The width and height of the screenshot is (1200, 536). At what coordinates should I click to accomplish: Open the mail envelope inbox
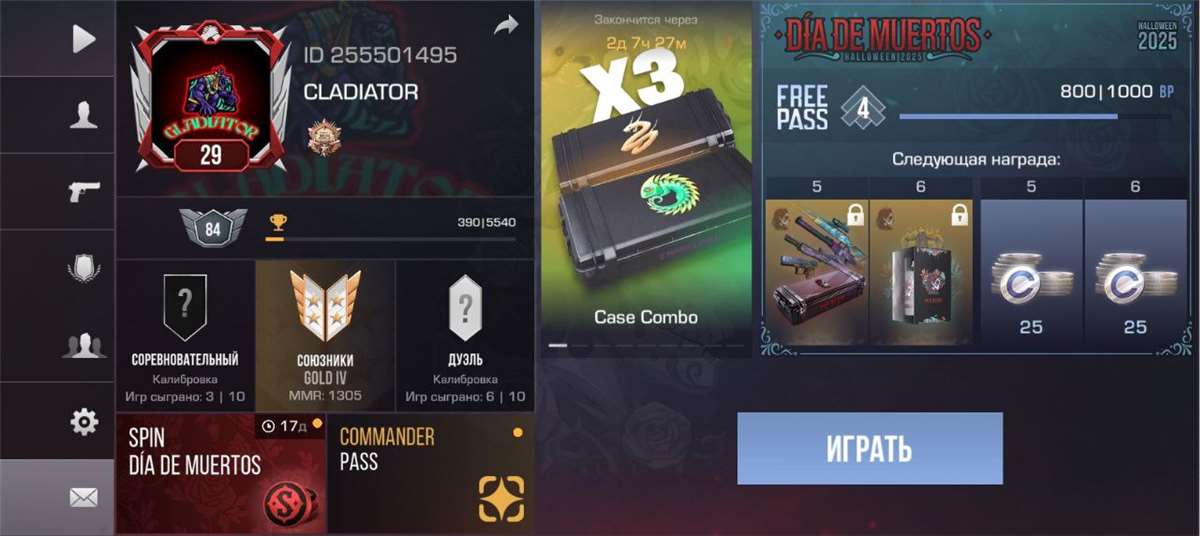pos(84,497)
